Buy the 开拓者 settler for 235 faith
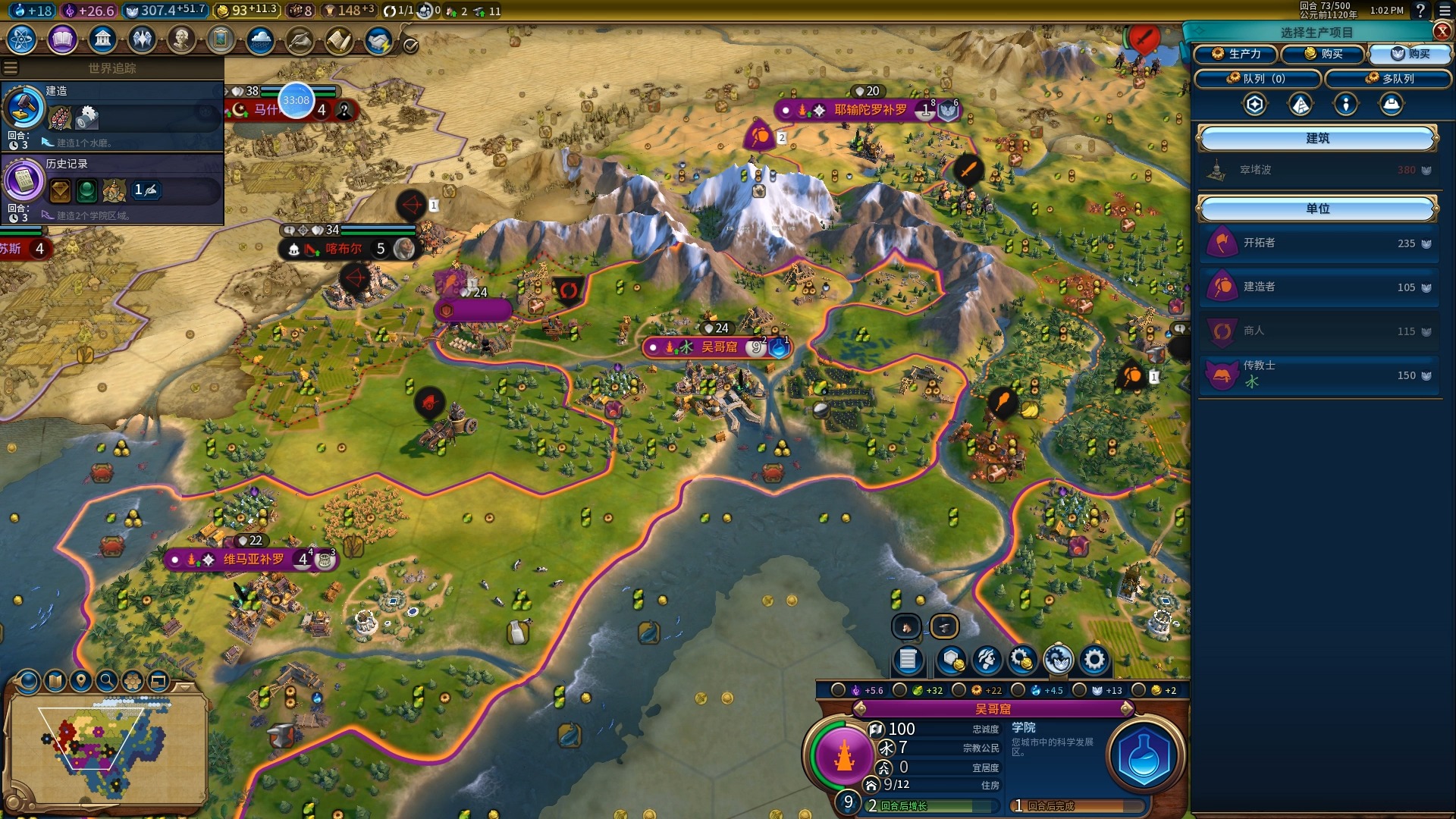 click(1318, 243)
